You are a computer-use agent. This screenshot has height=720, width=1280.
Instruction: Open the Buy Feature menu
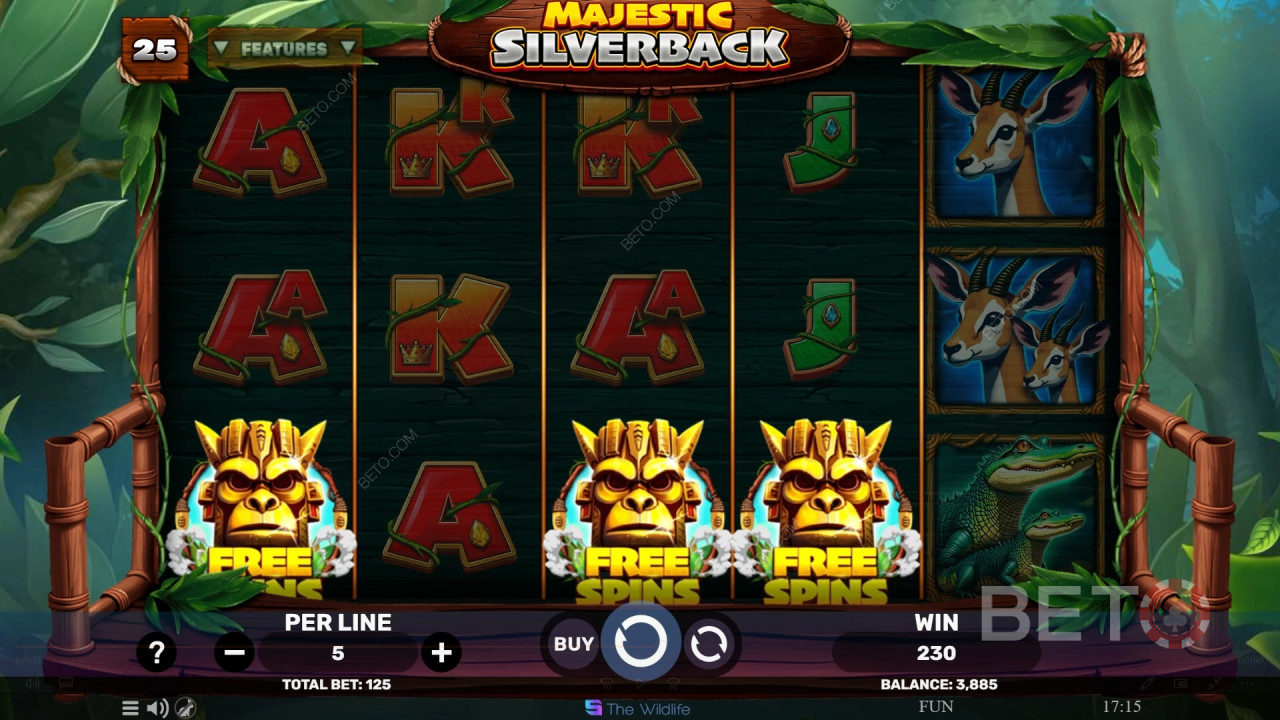pos(571,644)
